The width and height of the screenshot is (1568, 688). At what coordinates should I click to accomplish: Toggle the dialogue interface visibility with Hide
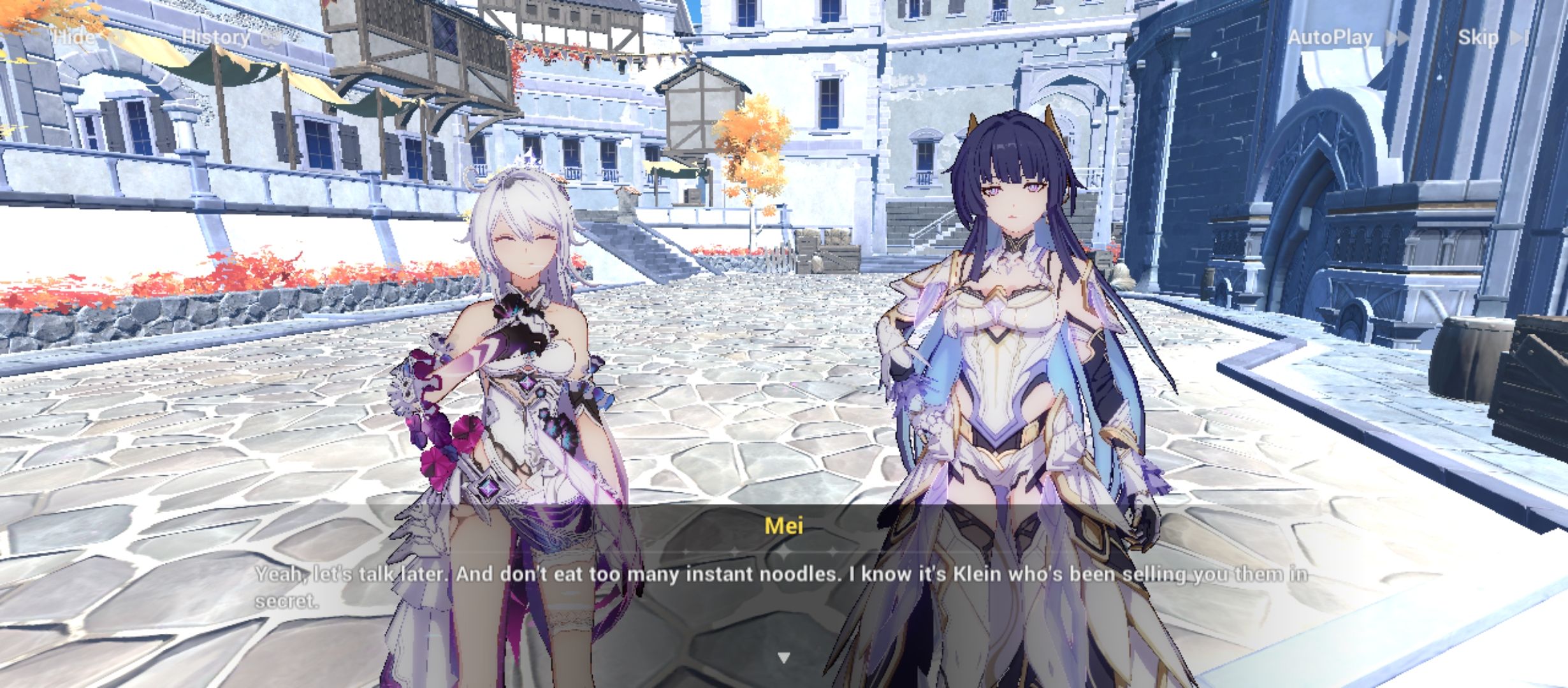[73, 37]
